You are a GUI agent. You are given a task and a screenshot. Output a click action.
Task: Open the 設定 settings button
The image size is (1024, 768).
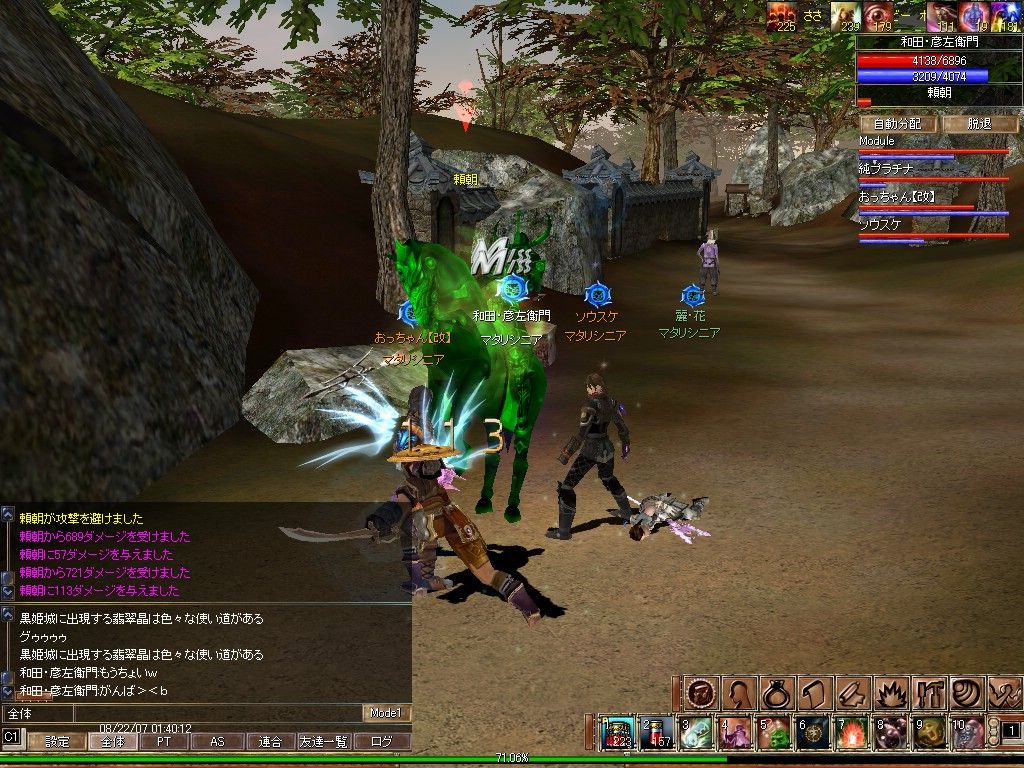57,742
